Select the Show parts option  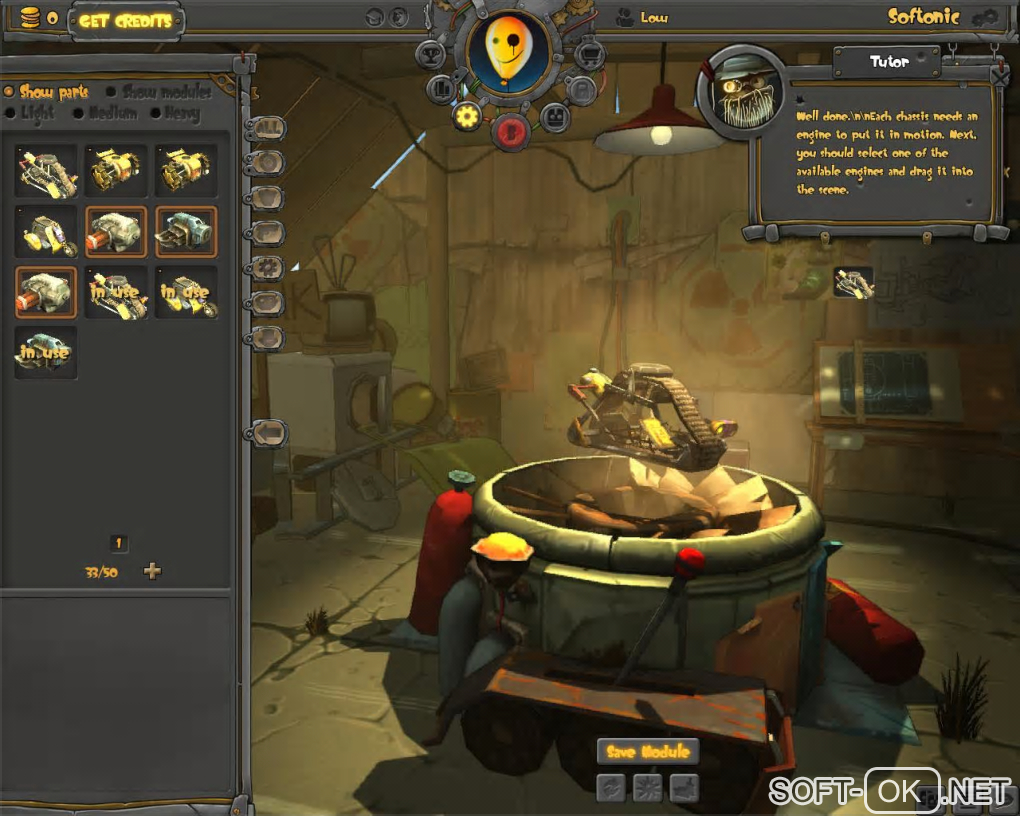[52, 92]
